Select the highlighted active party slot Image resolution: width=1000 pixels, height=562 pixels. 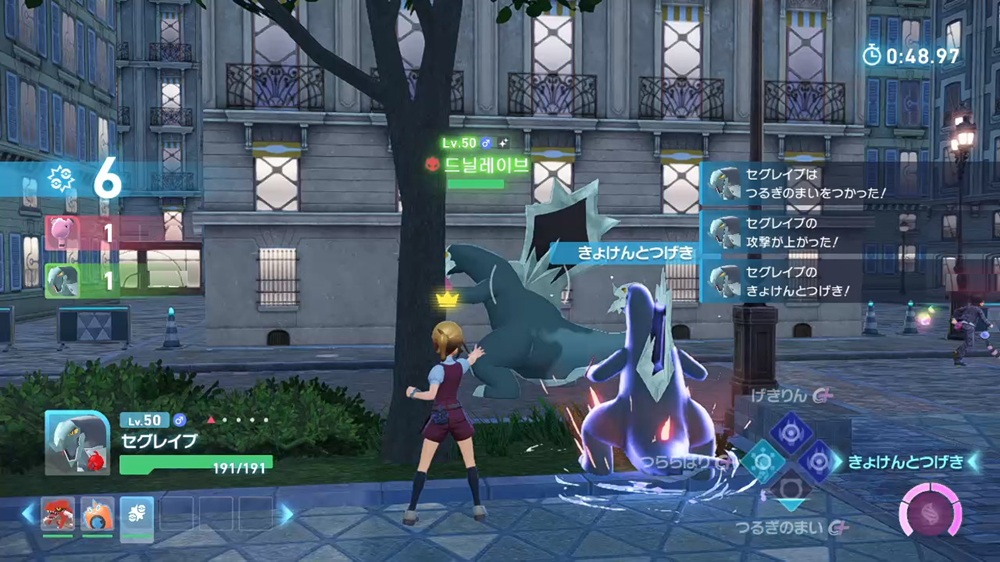click(x=137, y=514)
